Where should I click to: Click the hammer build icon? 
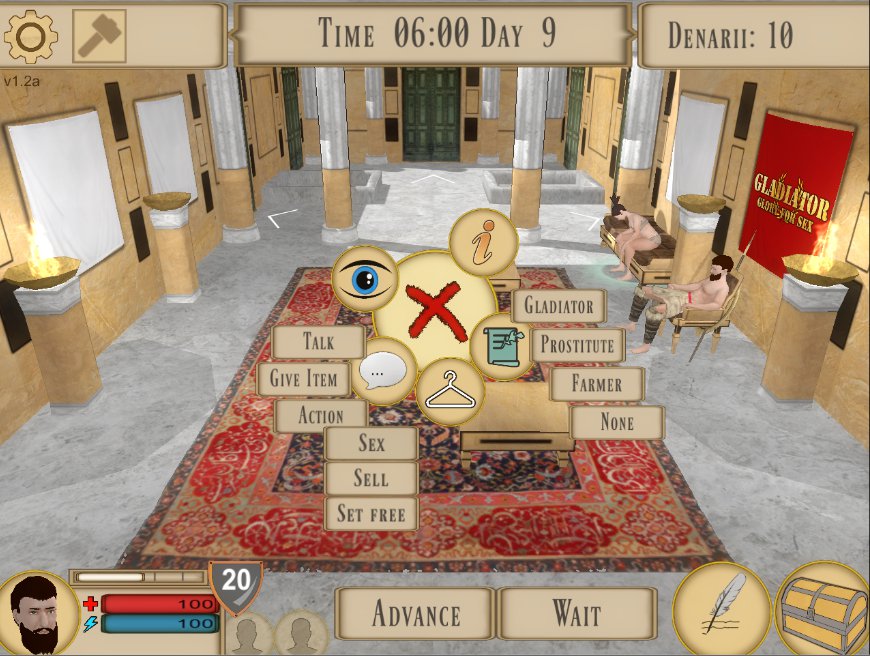point(99,36)
